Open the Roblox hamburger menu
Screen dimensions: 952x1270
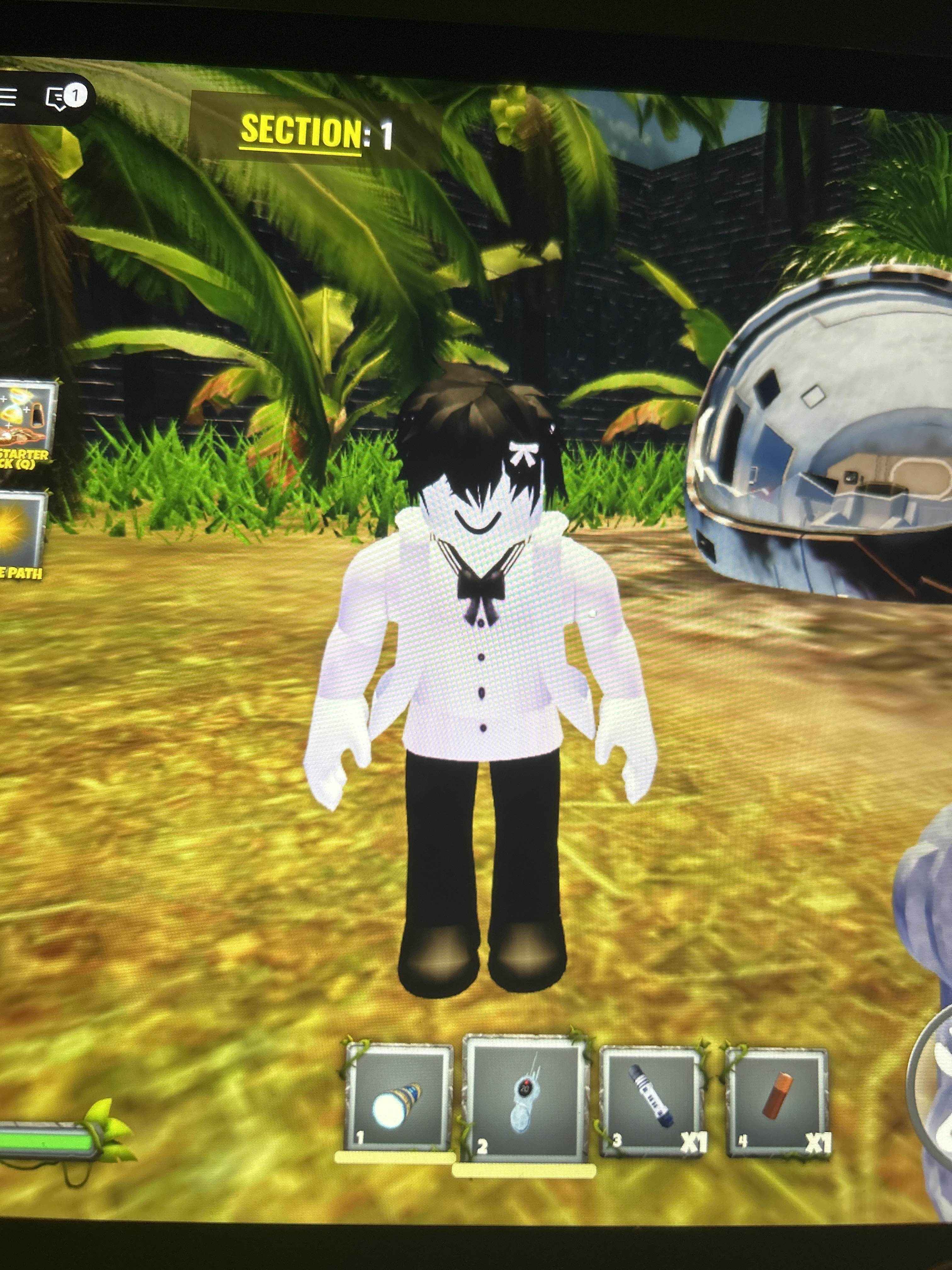click(x=8, y=98)
